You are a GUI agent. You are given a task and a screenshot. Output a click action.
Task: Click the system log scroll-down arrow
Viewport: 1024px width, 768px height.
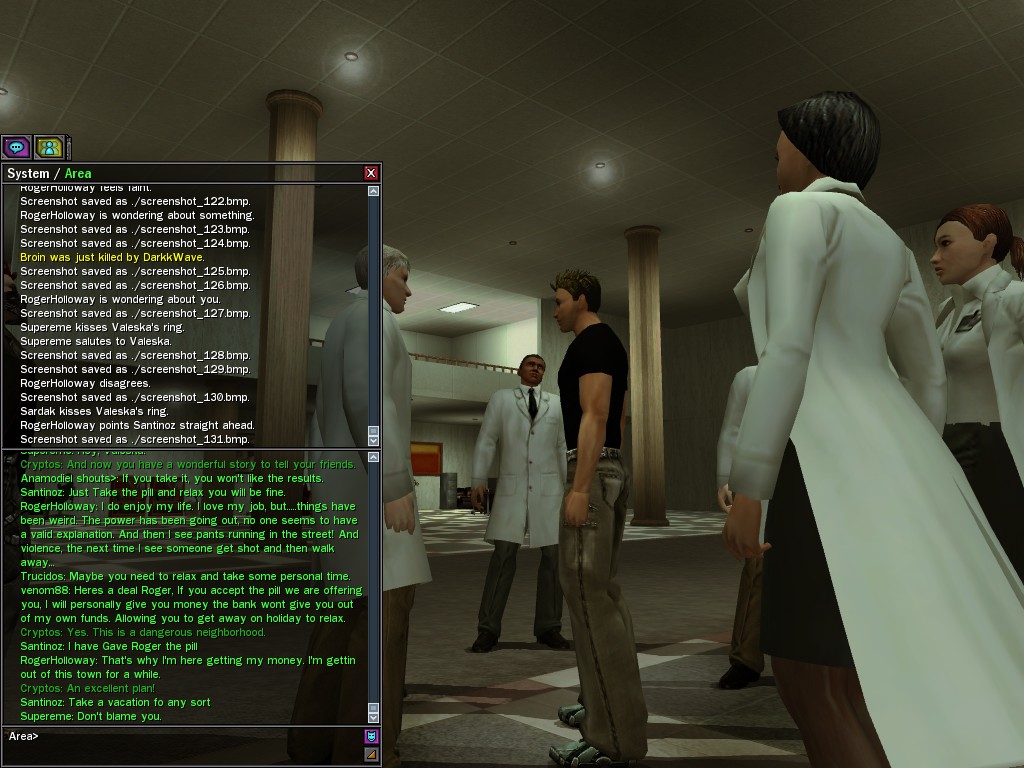tap(374, 440)
